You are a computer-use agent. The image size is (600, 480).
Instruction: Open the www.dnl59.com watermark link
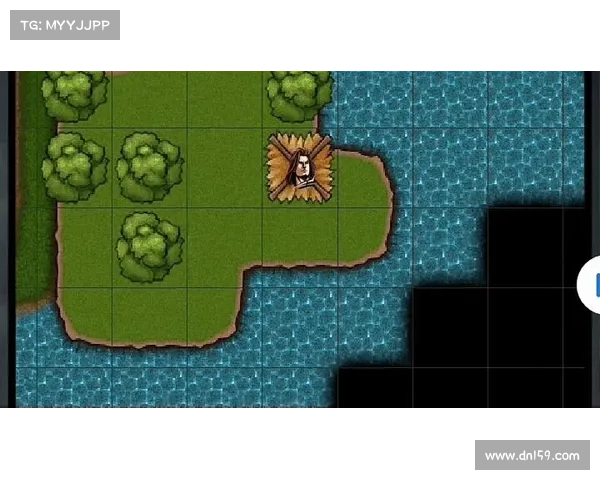(x=531, y=456)
